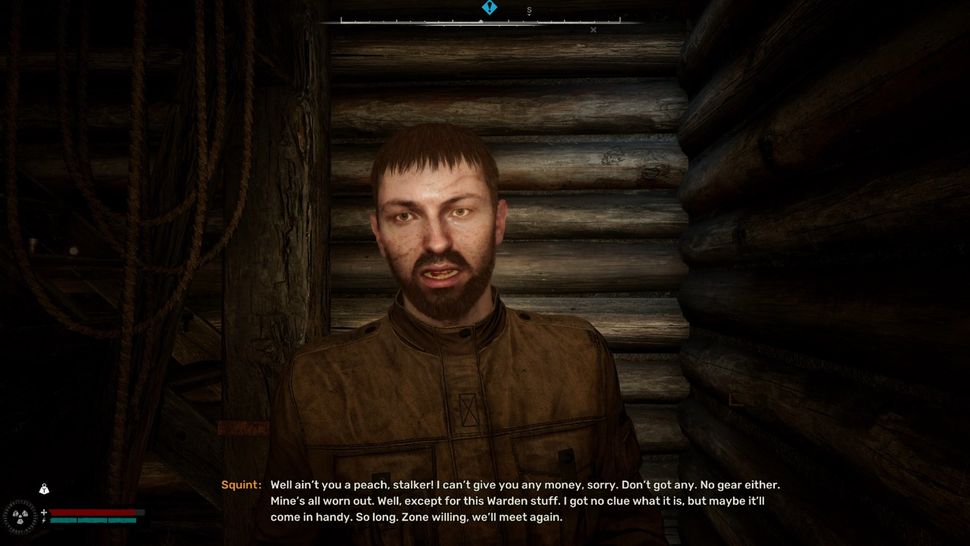The height and width of the screenshot is (546, 970).
Task: Click the blue quest marker on the compass
Action: 489,8
